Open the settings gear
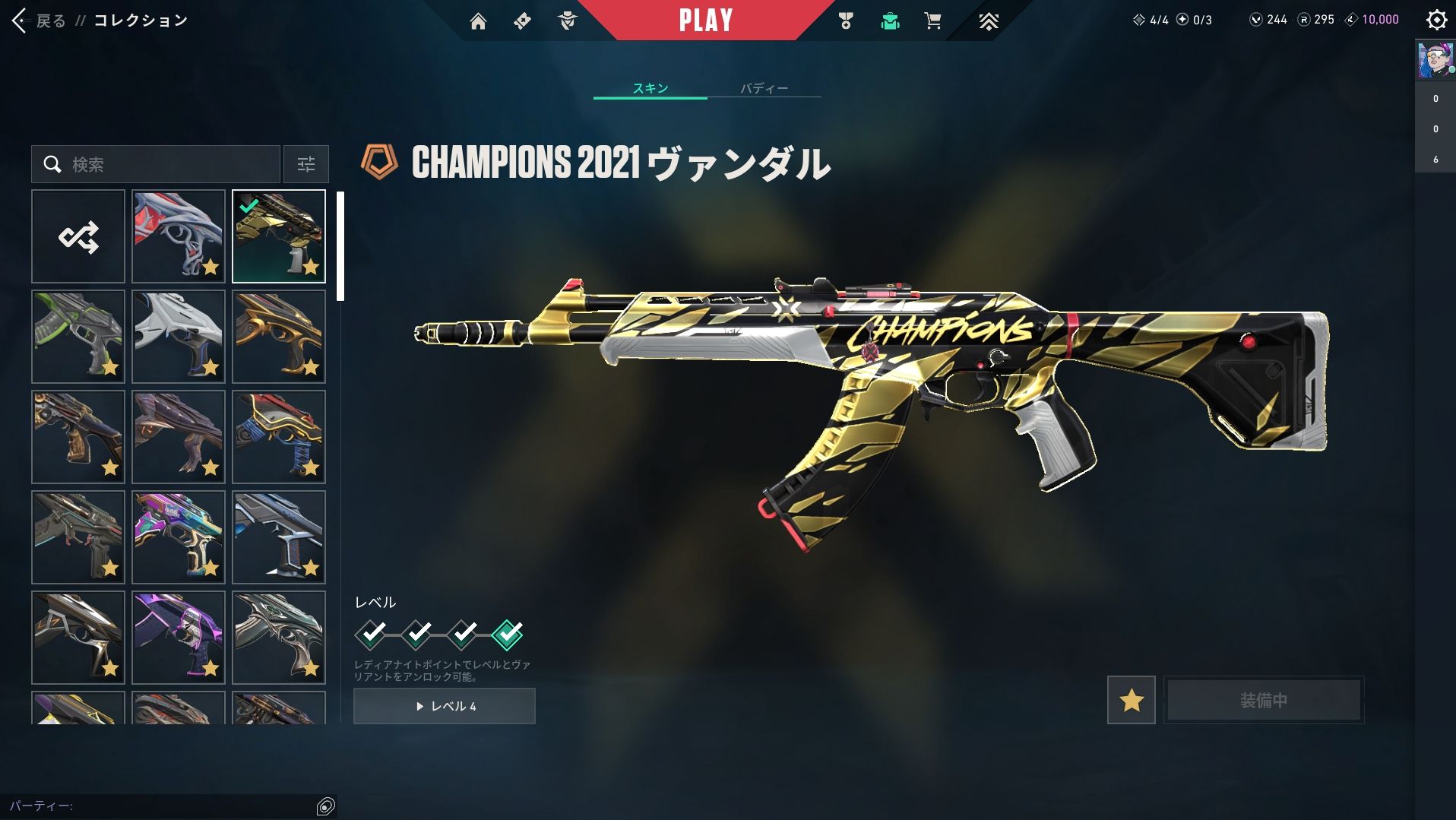 (x=1436, y=20)
